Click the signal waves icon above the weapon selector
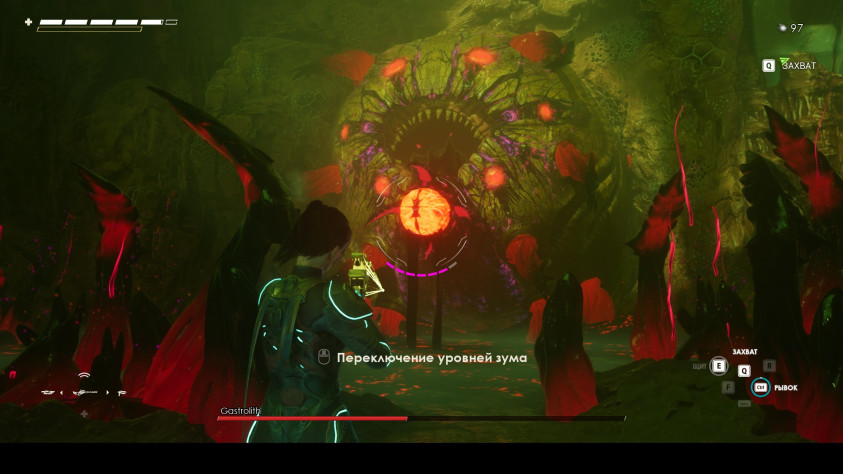This screenshot has width=843, height=474. [x=84, y=376]
